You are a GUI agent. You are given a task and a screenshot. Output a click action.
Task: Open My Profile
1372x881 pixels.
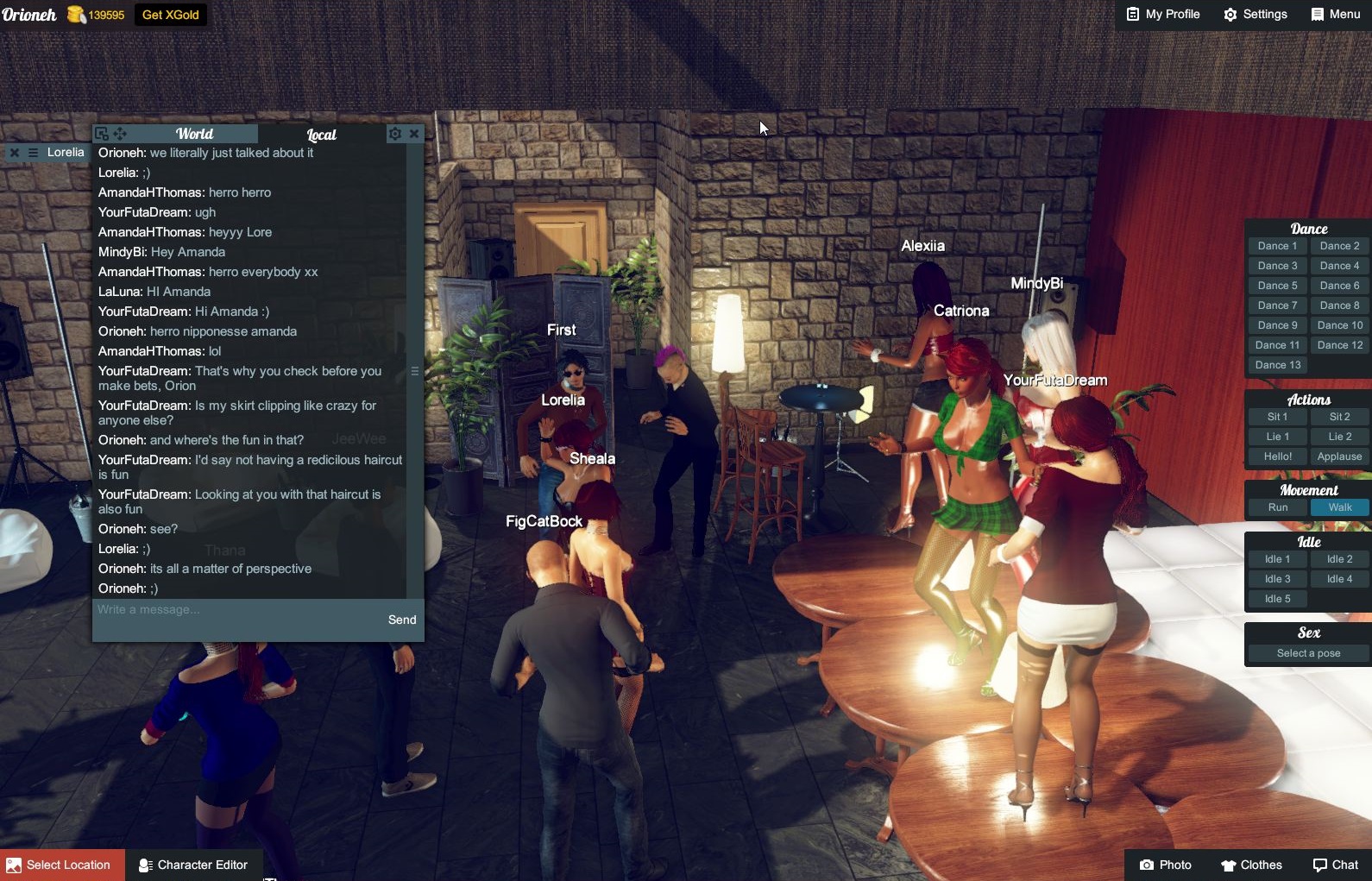(1163, 14)
